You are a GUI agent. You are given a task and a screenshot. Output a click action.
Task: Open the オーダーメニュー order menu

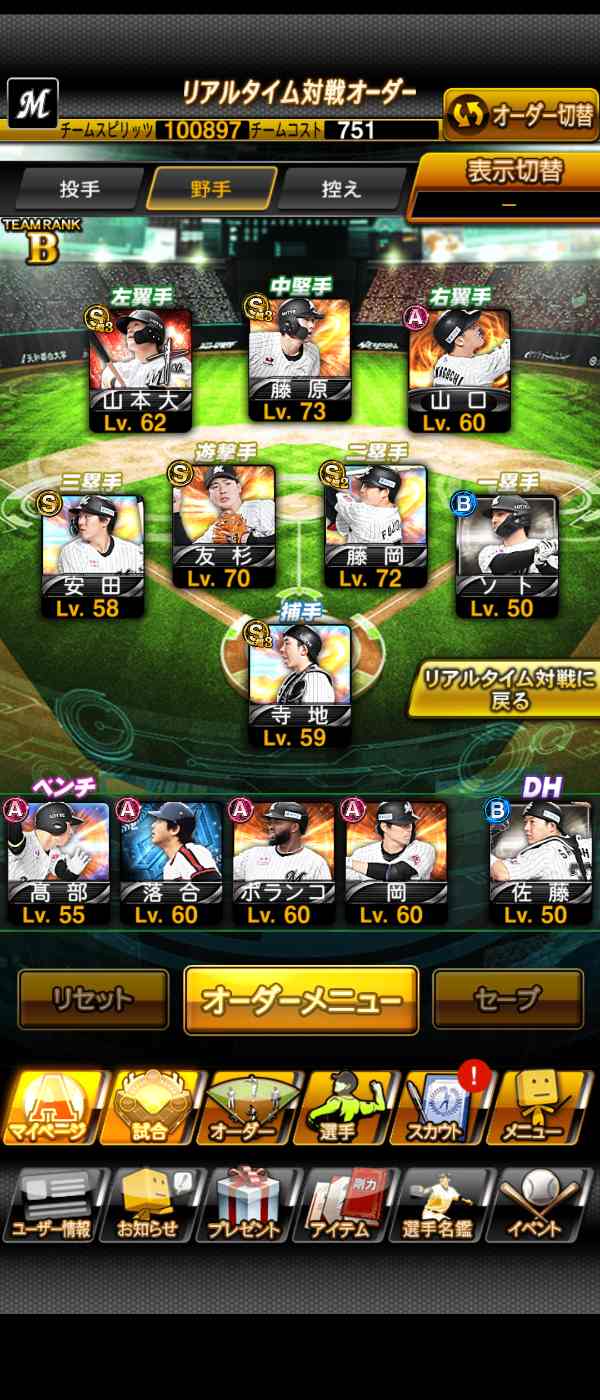click(x=301, y=1000)
